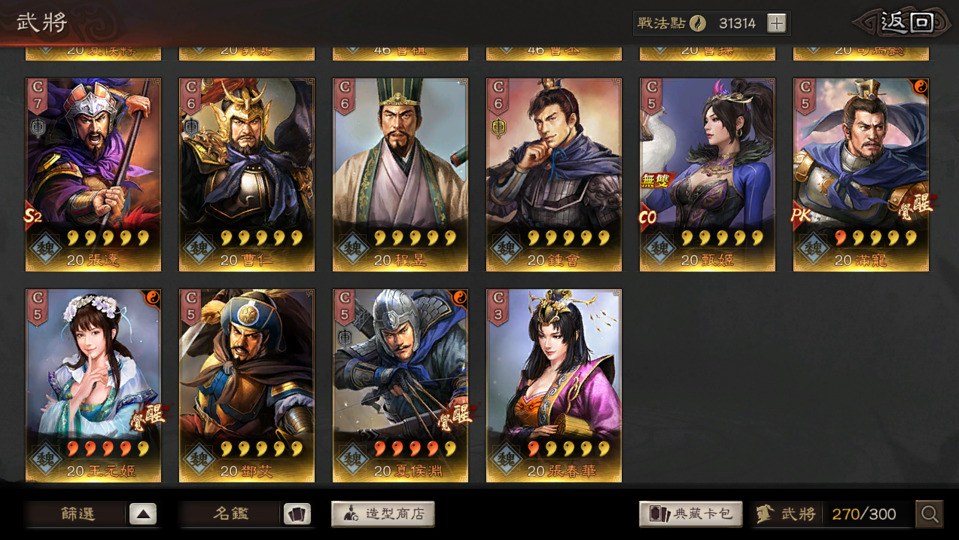The height and width of the screenshot is (540, 959).
Task: Select the 王元姬 general card
Action: (93, 385)
